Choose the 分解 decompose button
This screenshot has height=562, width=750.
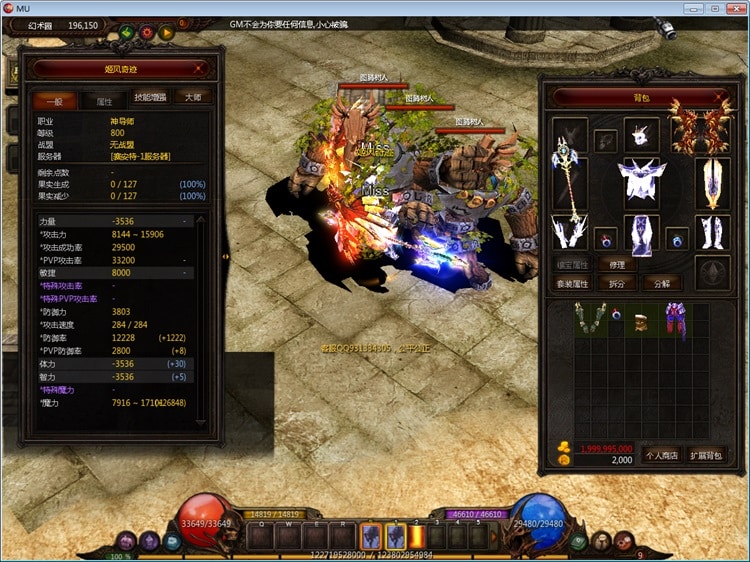coord(662,283)
